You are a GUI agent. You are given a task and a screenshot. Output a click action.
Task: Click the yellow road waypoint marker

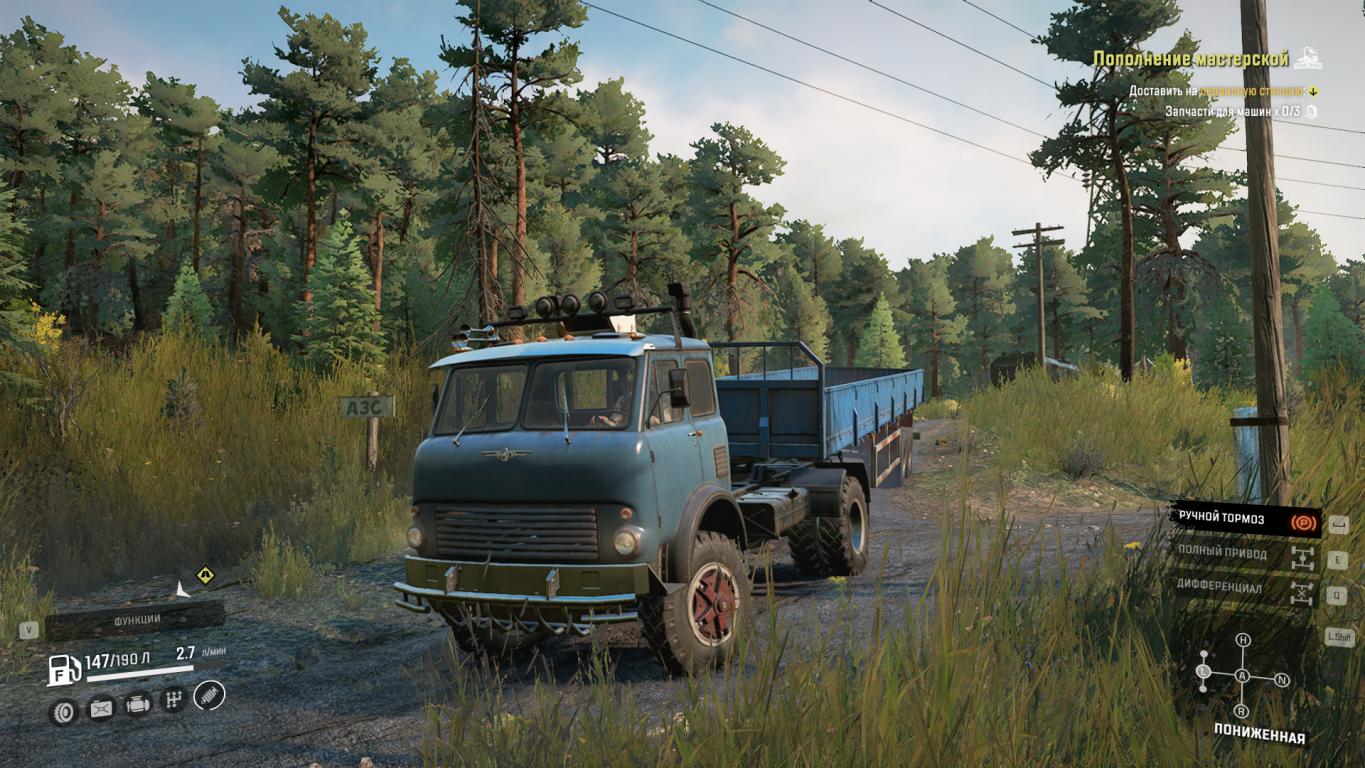tap(205, 574)
